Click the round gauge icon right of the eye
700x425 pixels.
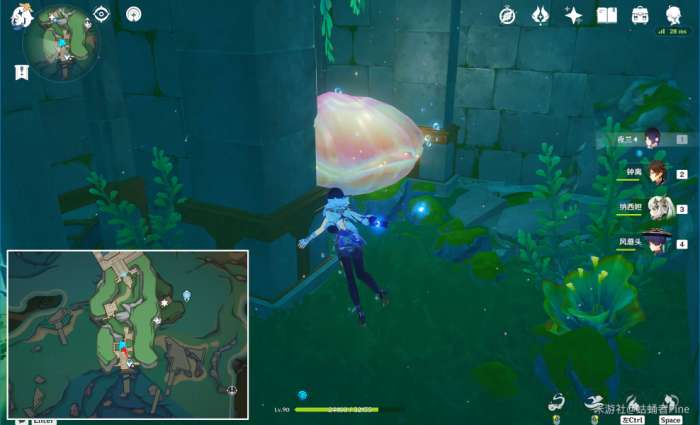133,14
